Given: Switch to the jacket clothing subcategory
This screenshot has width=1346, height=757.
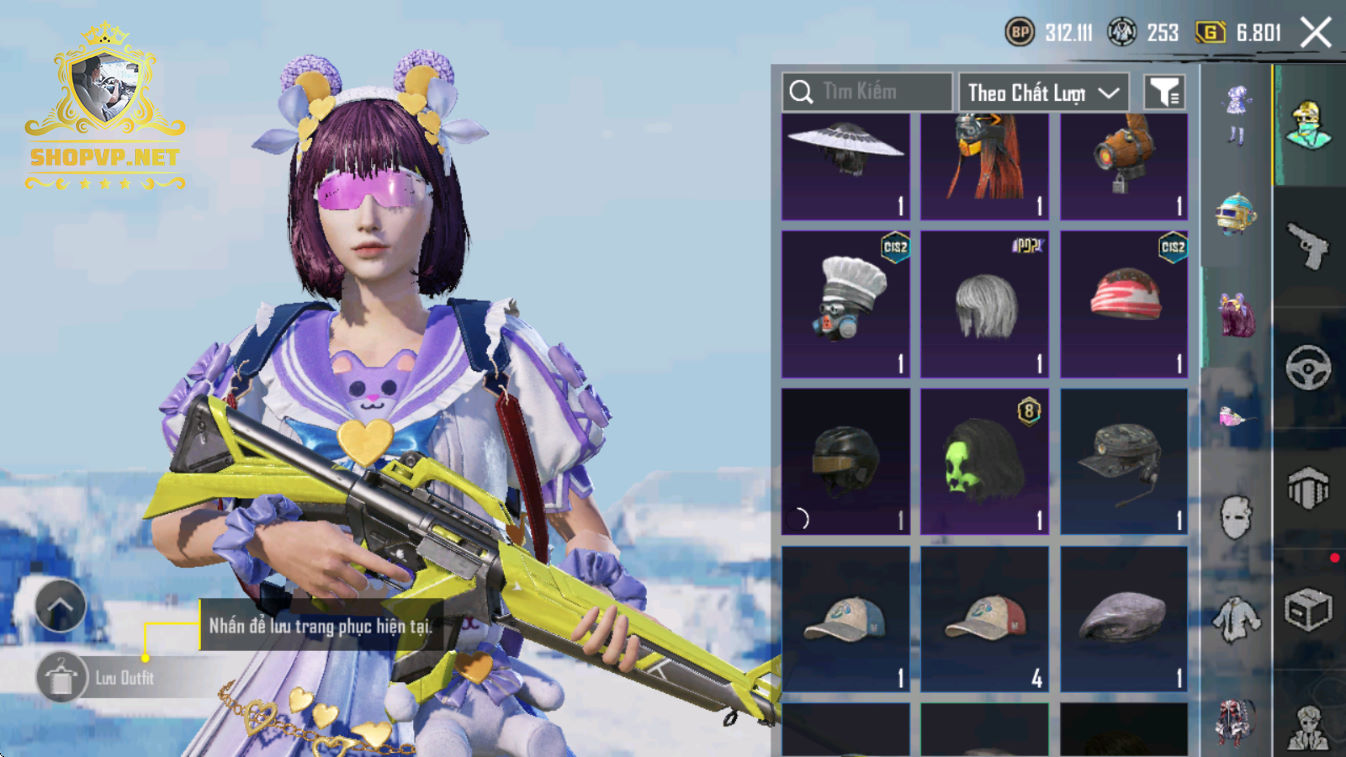Looking at the screenshot, I should point(1237,619).
